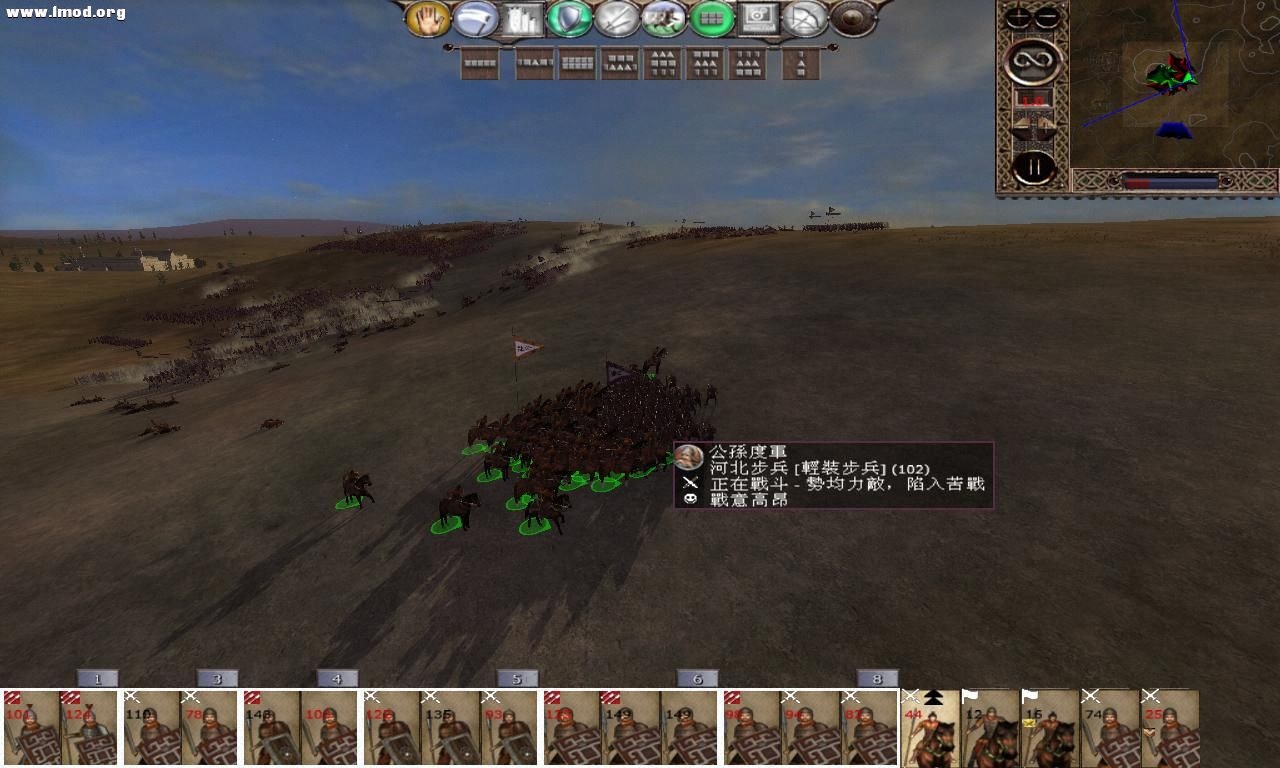Click the camera screenshot icon

click(x=757, y=18)
